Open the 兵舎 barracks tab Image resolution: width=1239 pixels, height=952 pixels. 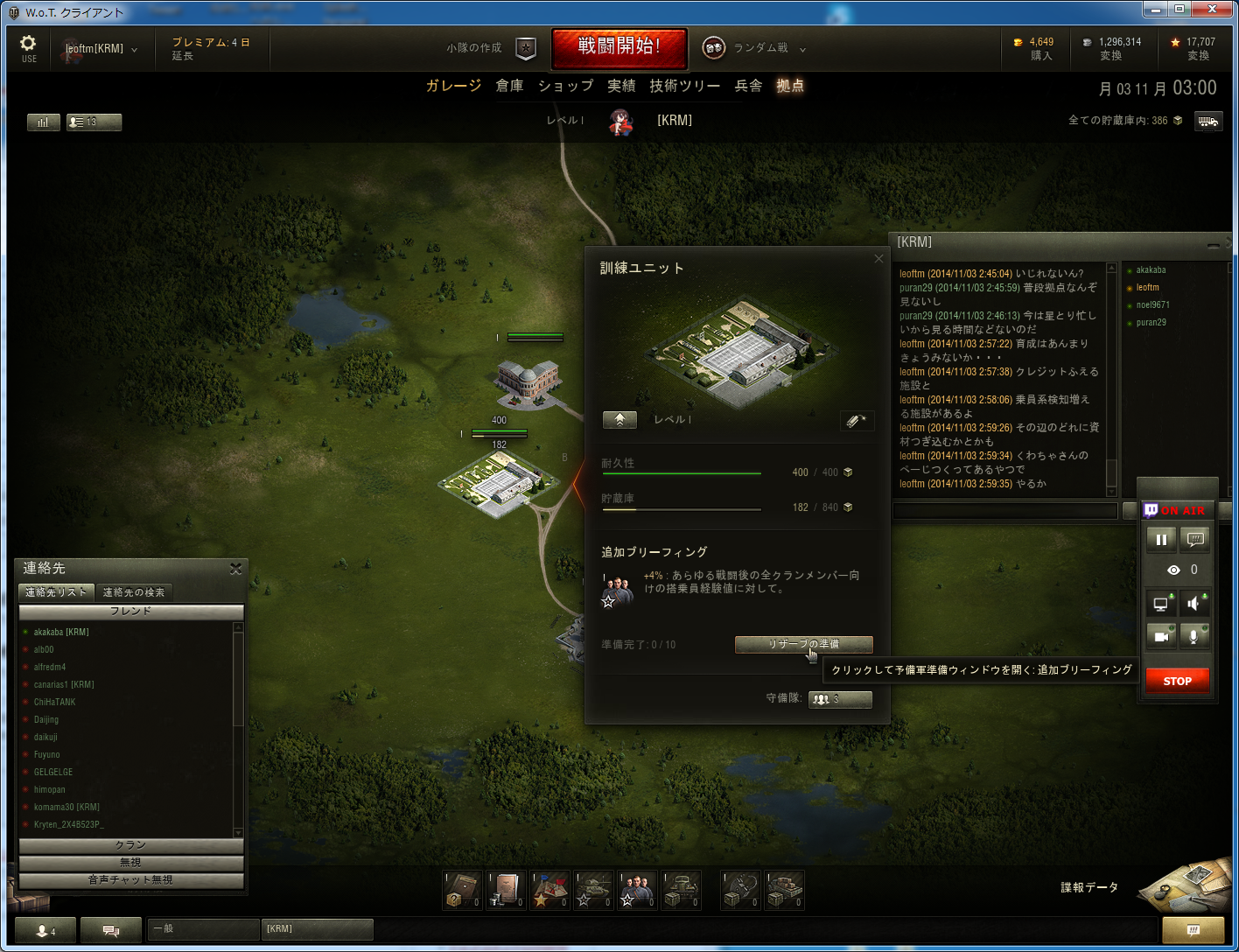748,86
